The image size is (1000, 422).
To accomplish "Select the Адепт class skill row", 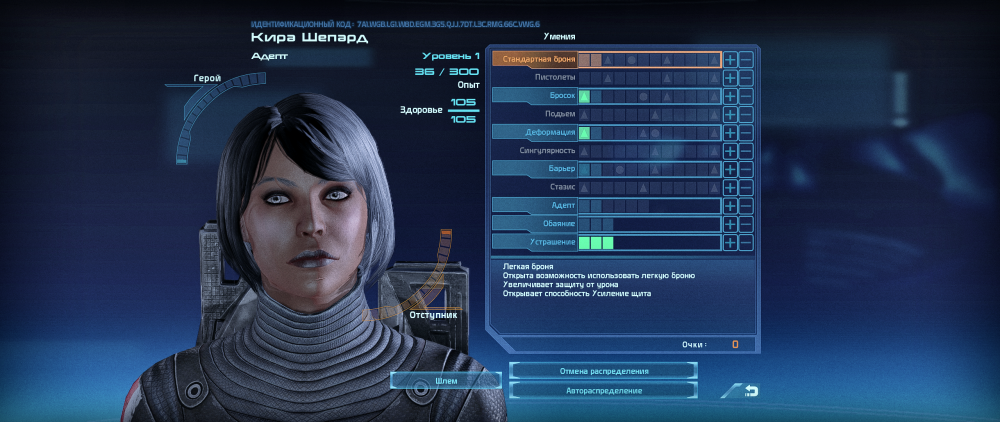I will pyautogui.click(x=536, y=206).
